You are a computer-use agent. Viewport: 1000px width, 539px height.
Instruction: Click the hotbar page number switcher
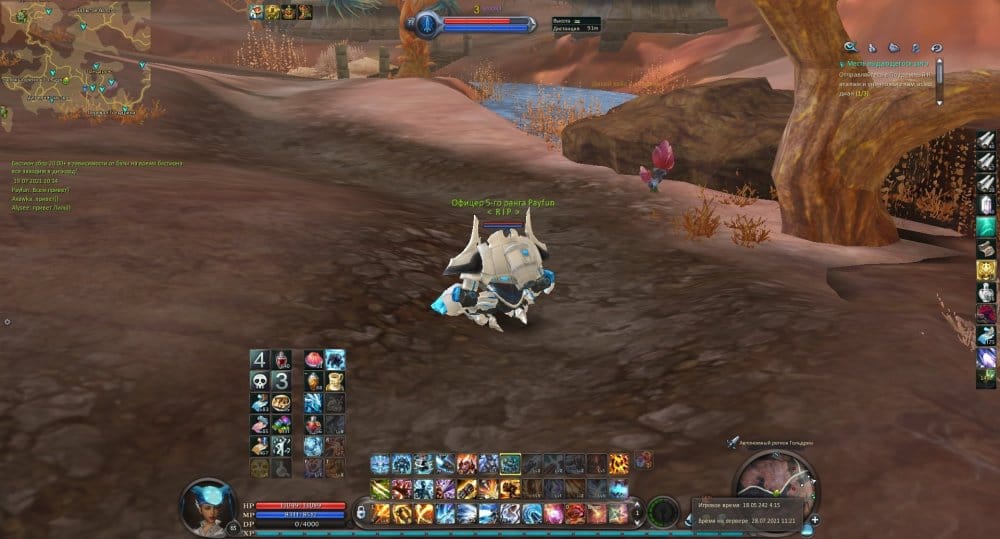tap(638, 513)
